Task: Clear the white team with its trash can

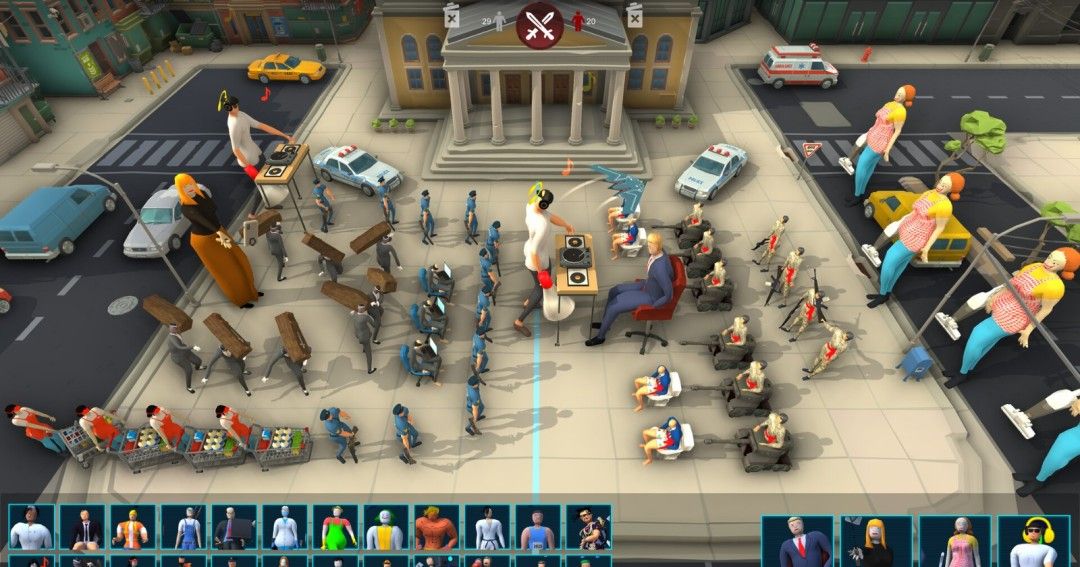Action: pos(451,14)
